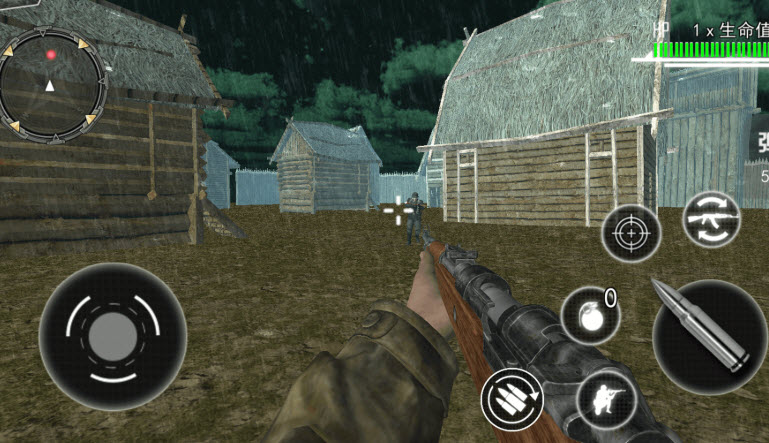This screenshot has height=443, width=769.
Task: Reload using the bullets reload icon
Action: tap(511, 399)
